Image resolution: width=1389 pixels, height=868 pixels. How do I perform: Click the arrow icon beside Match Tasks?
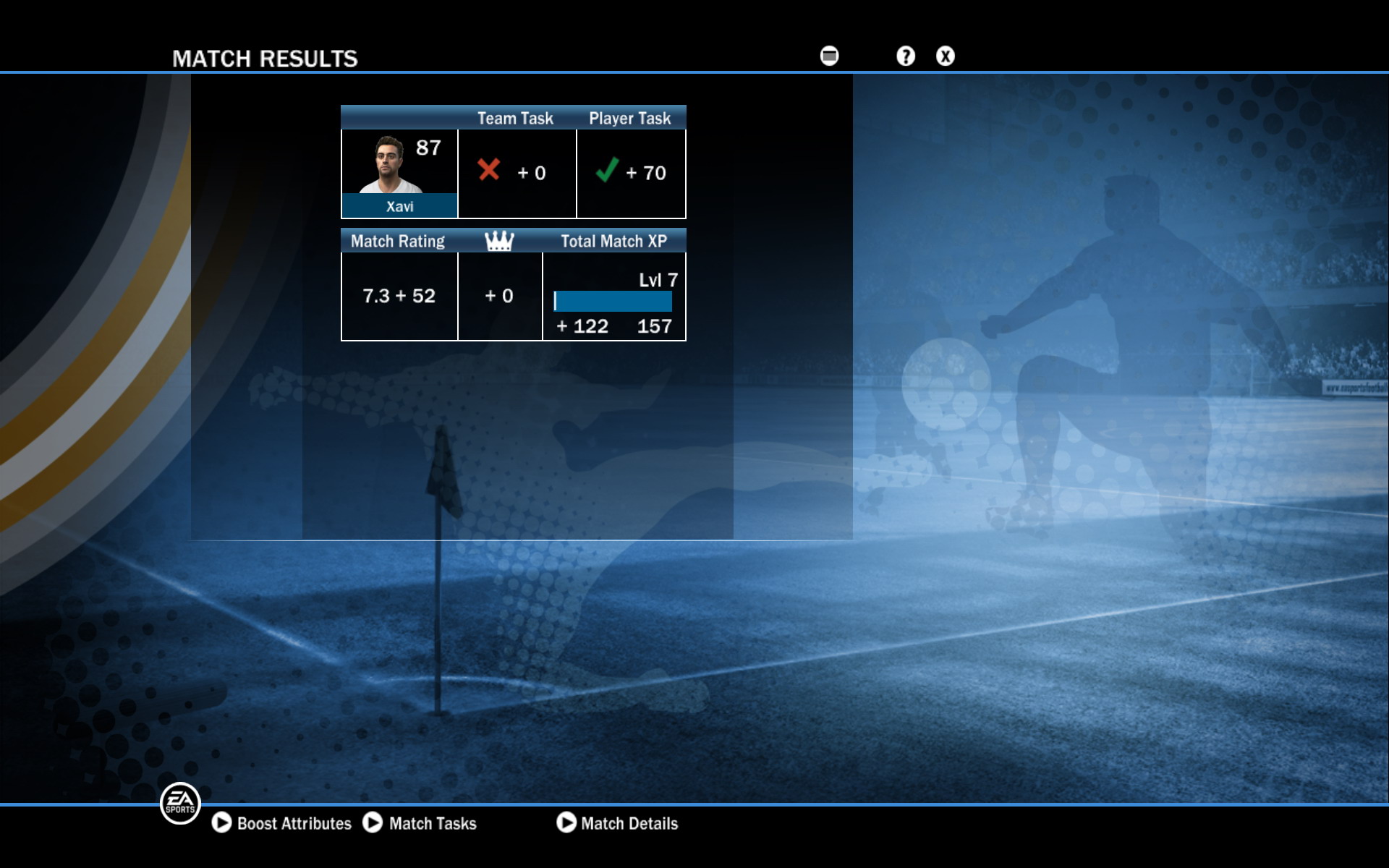coord(375,823)
